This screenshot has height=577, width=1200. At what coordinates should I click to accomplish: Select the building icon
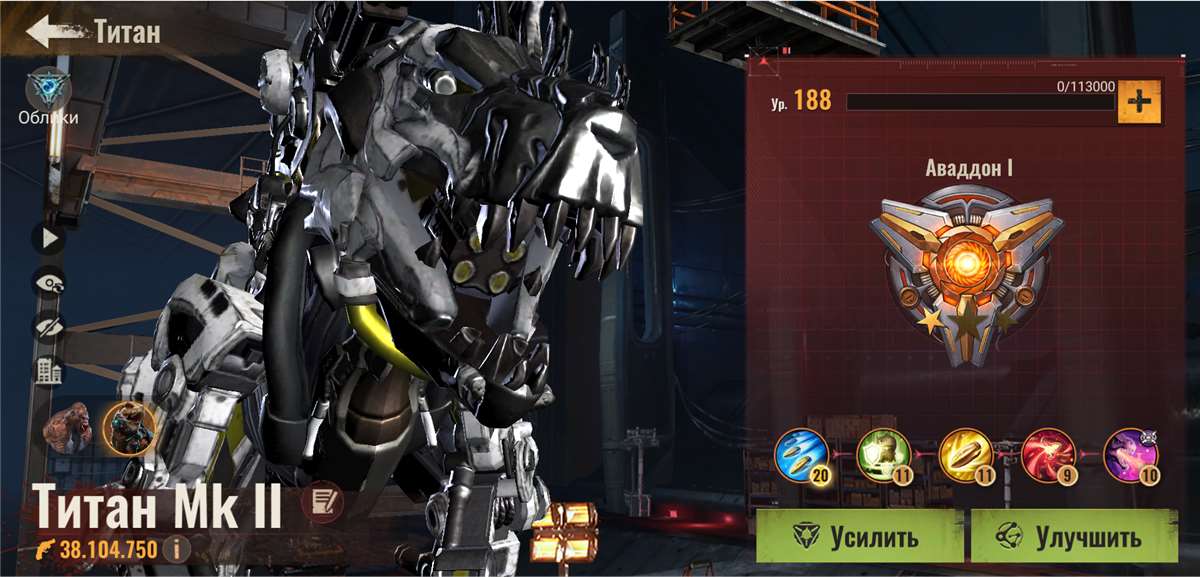[48, 372]
